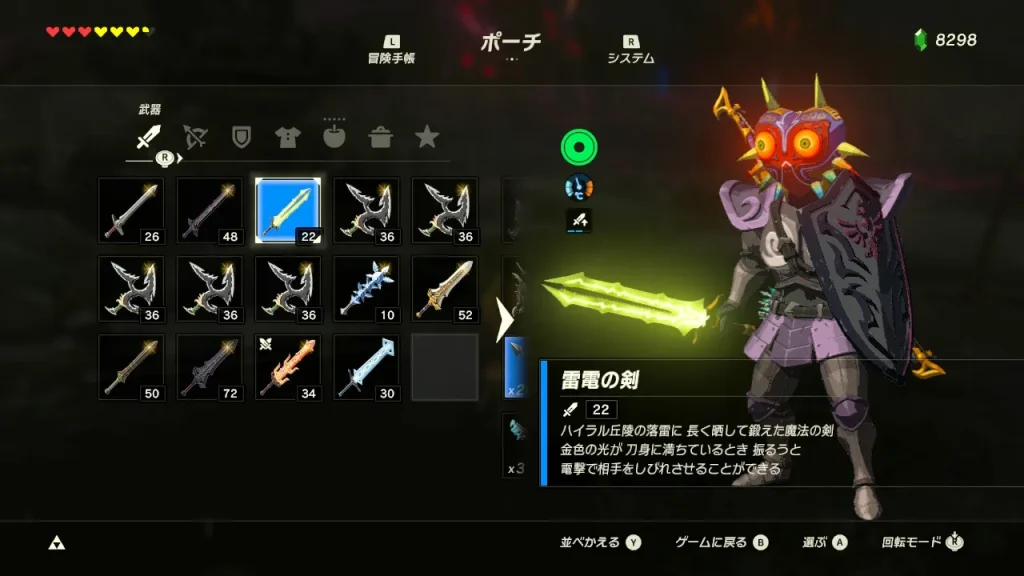Switch to the materials tab with apple icon
1024x576 pixels.
click(x=334, y=136)
